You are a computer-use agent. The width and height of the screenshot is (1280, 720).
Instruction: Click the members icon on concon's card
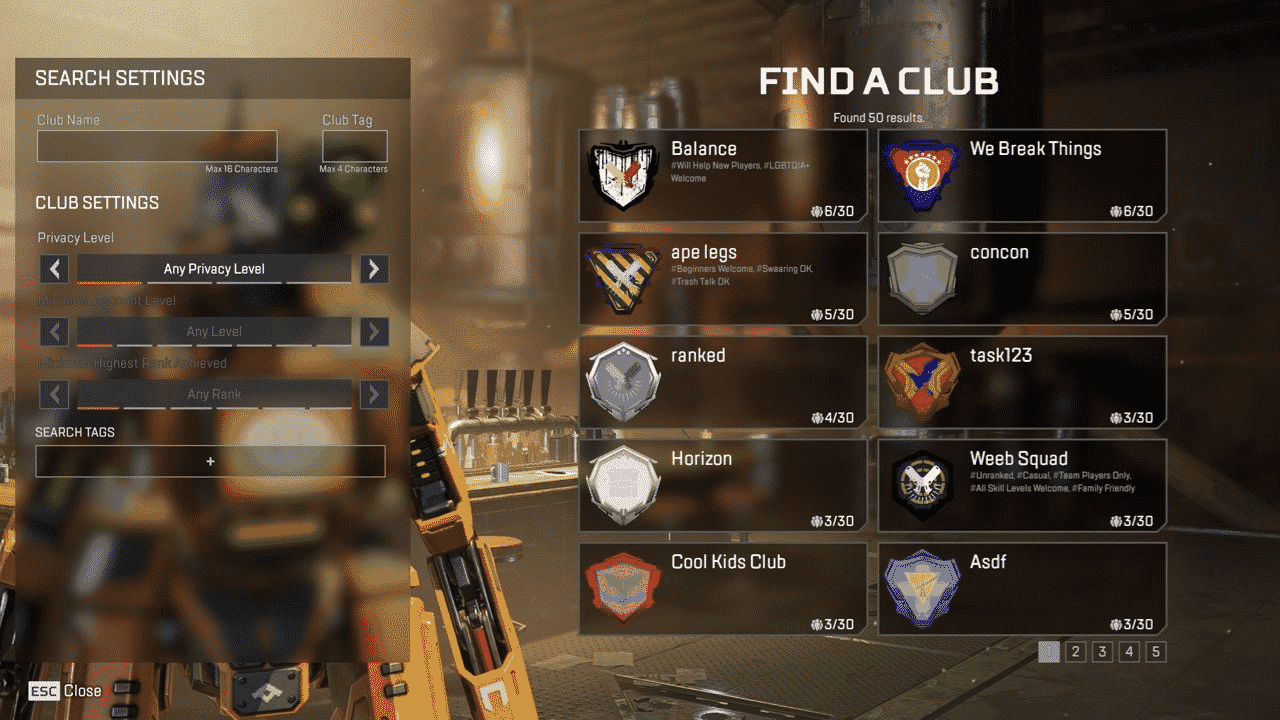click(x=1115, y=315)
